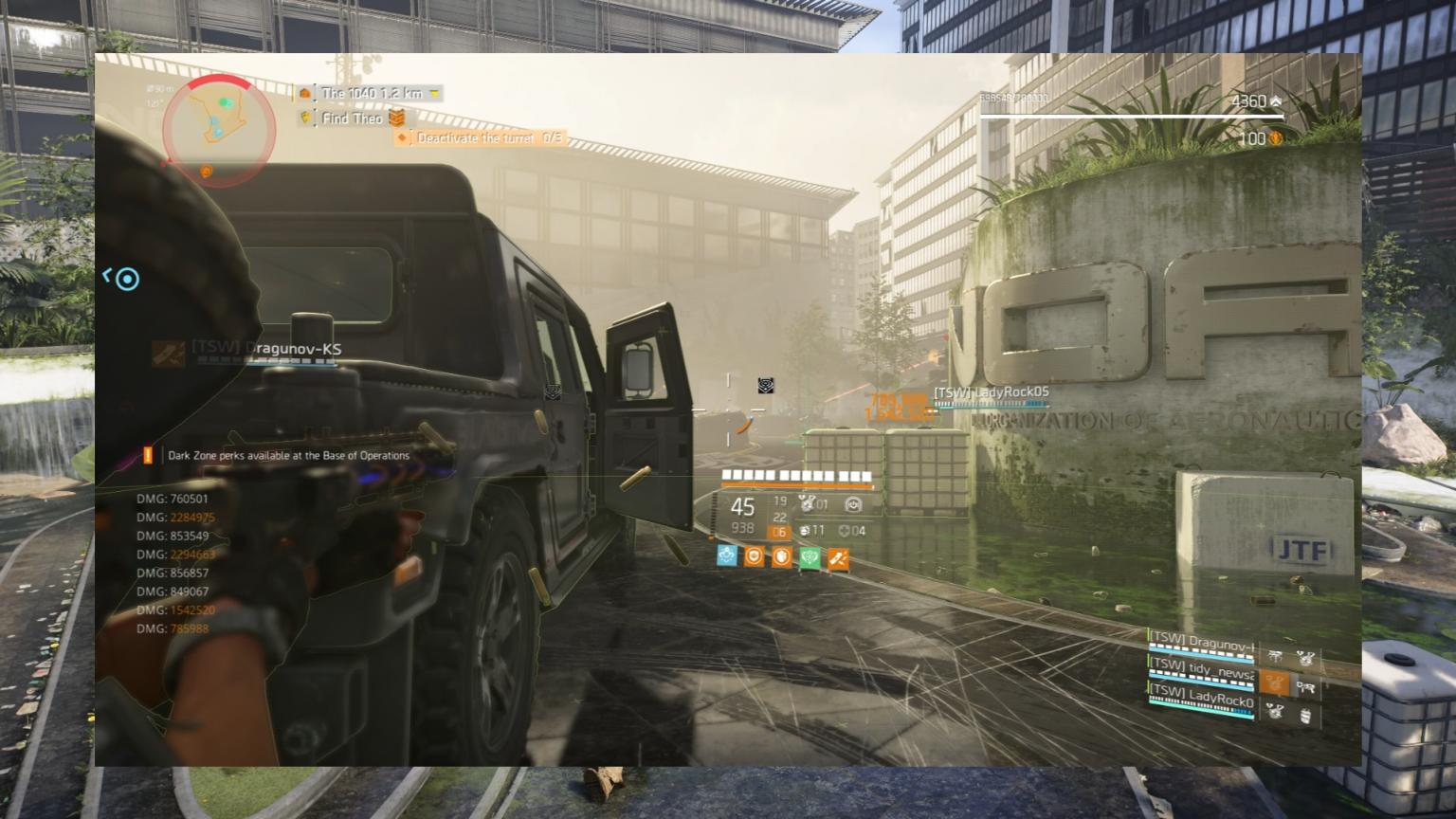Activate the skill power-button icon
Image resolution: width=1456 pixels, height=819 pixels.
pyautogui.click(x=853, y=504)
